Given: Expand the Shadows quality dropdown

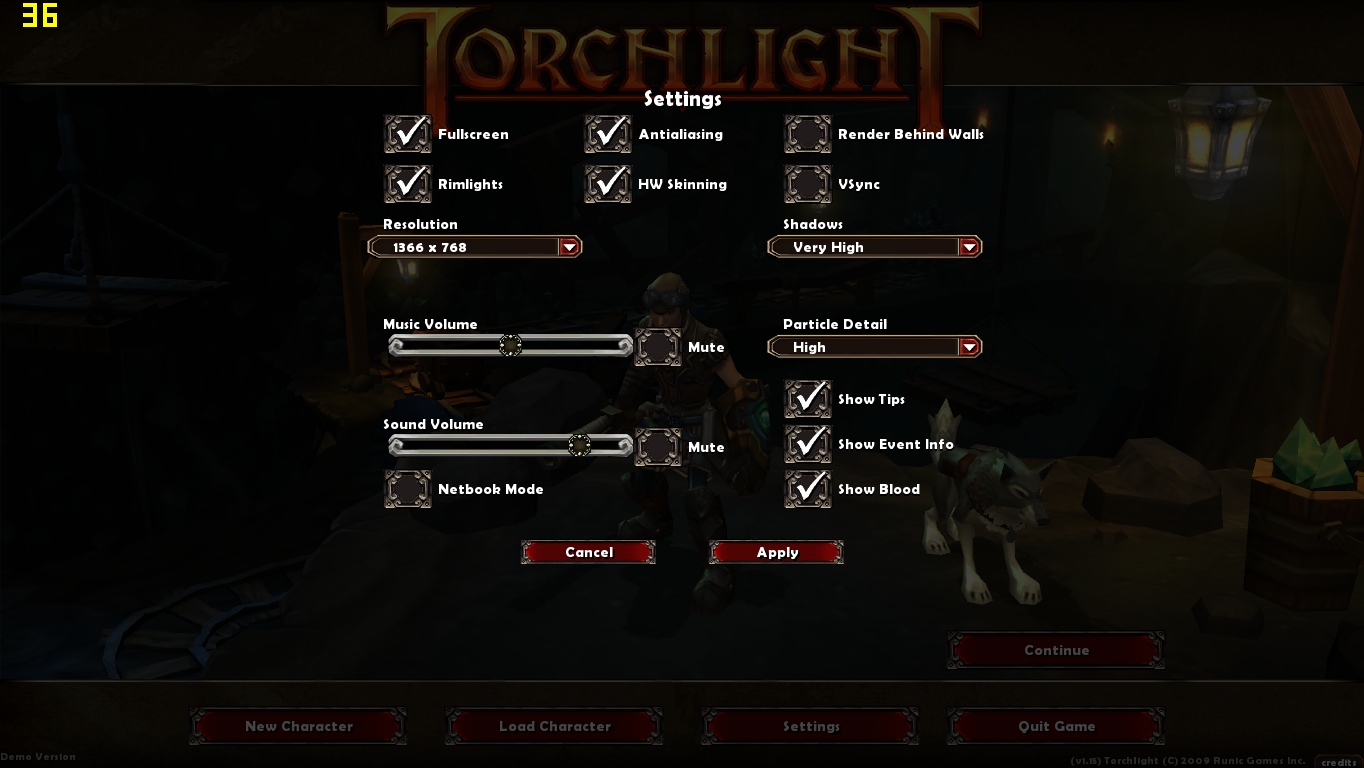Looking at the screenshot, I should (968, 246).
